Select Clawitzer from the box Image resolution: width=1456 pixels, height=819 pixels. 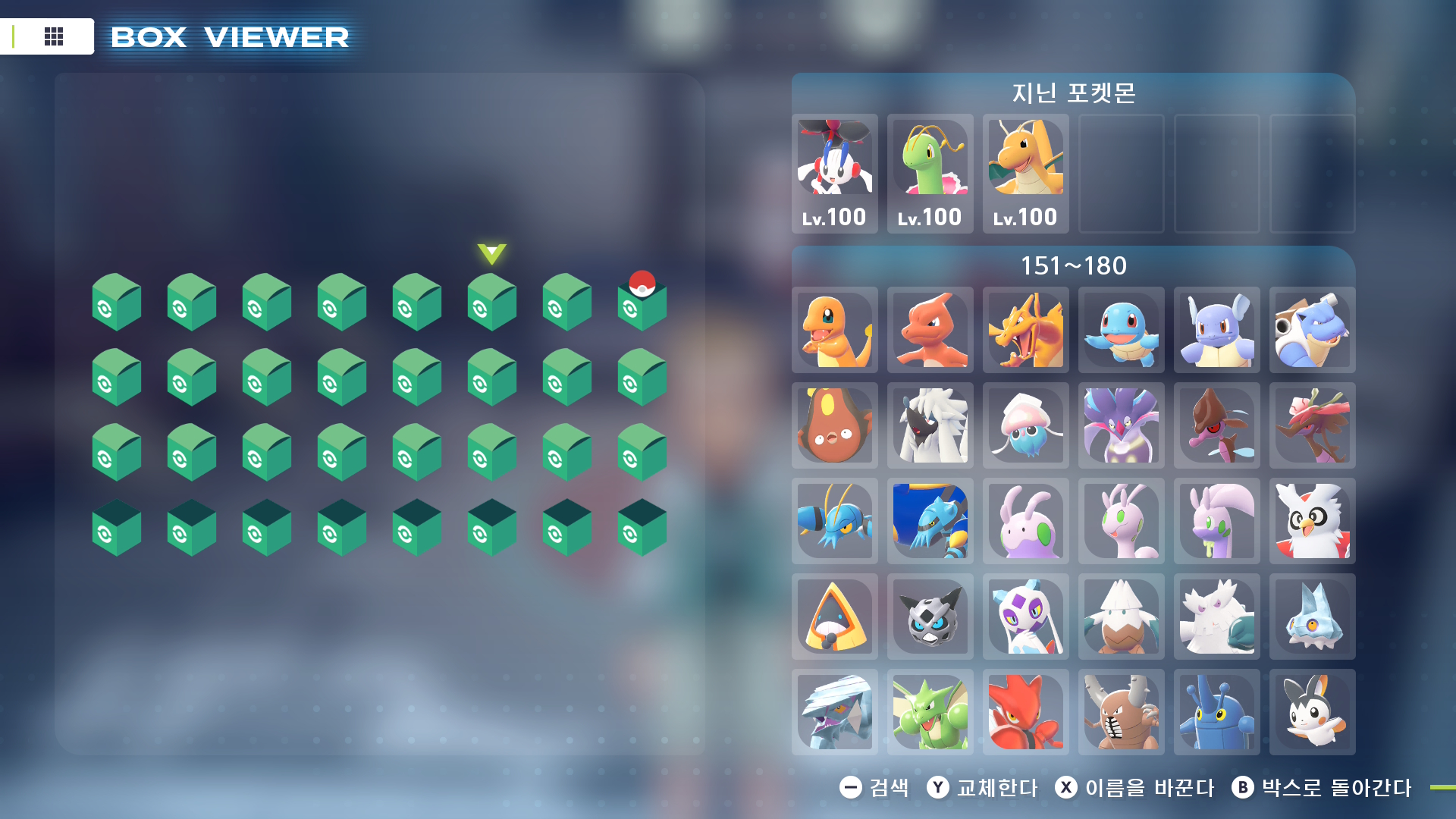pyautogui.click(x=930, y=521)
